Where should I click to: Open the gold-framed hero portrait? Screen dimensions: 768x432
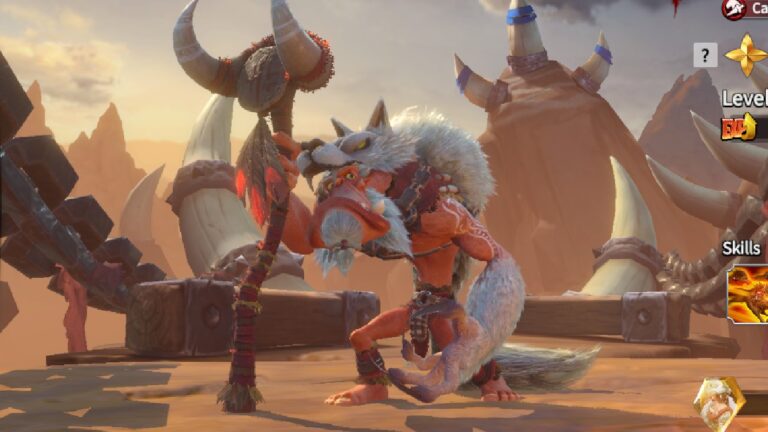pos(718,404)
